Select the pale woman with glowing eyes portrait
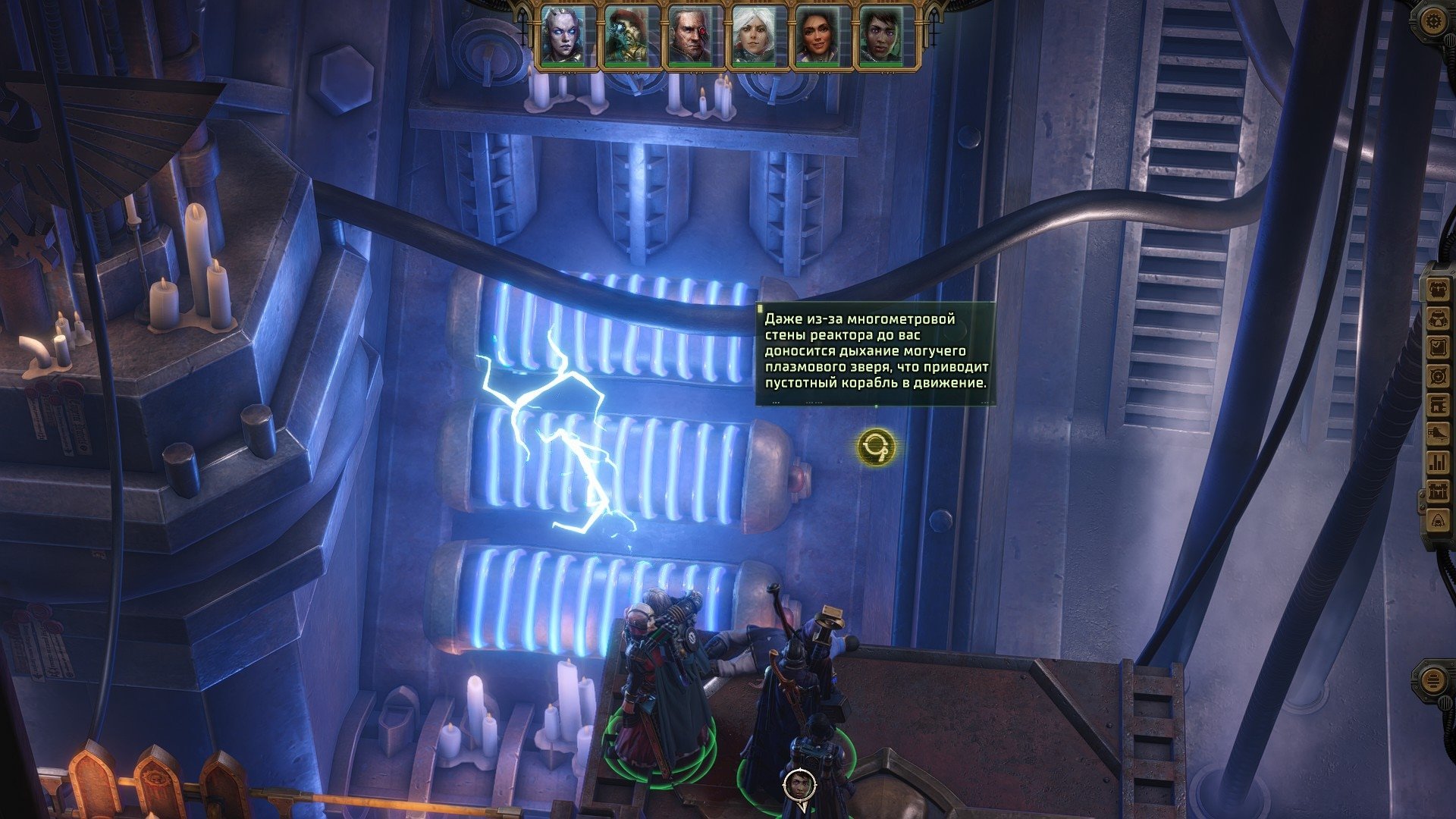This screenshot has width=1456, height=819. point(562,36)
